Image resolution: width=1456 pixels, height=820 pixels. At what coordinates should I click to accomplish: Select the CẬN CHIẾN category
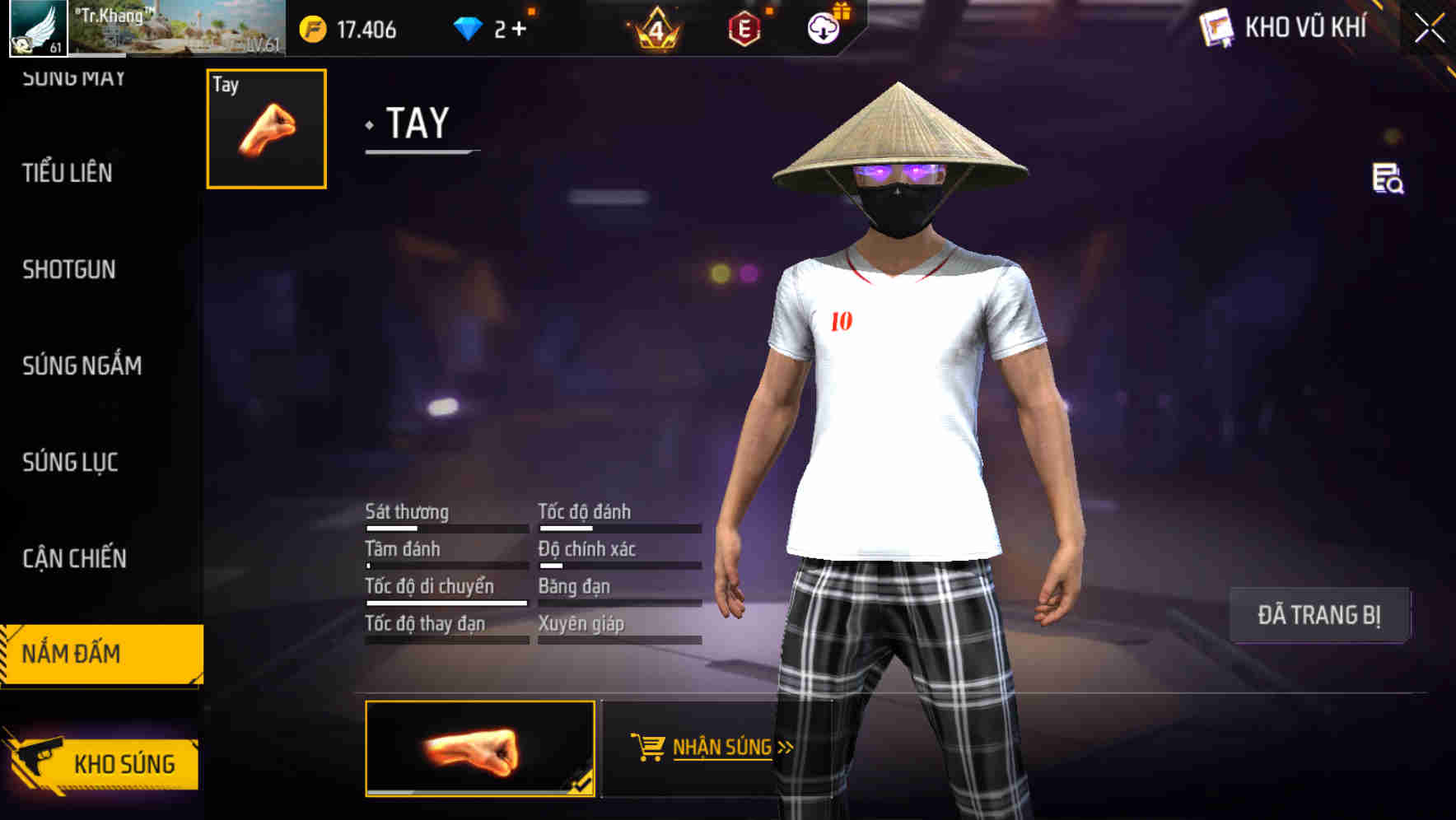[76, 559]
